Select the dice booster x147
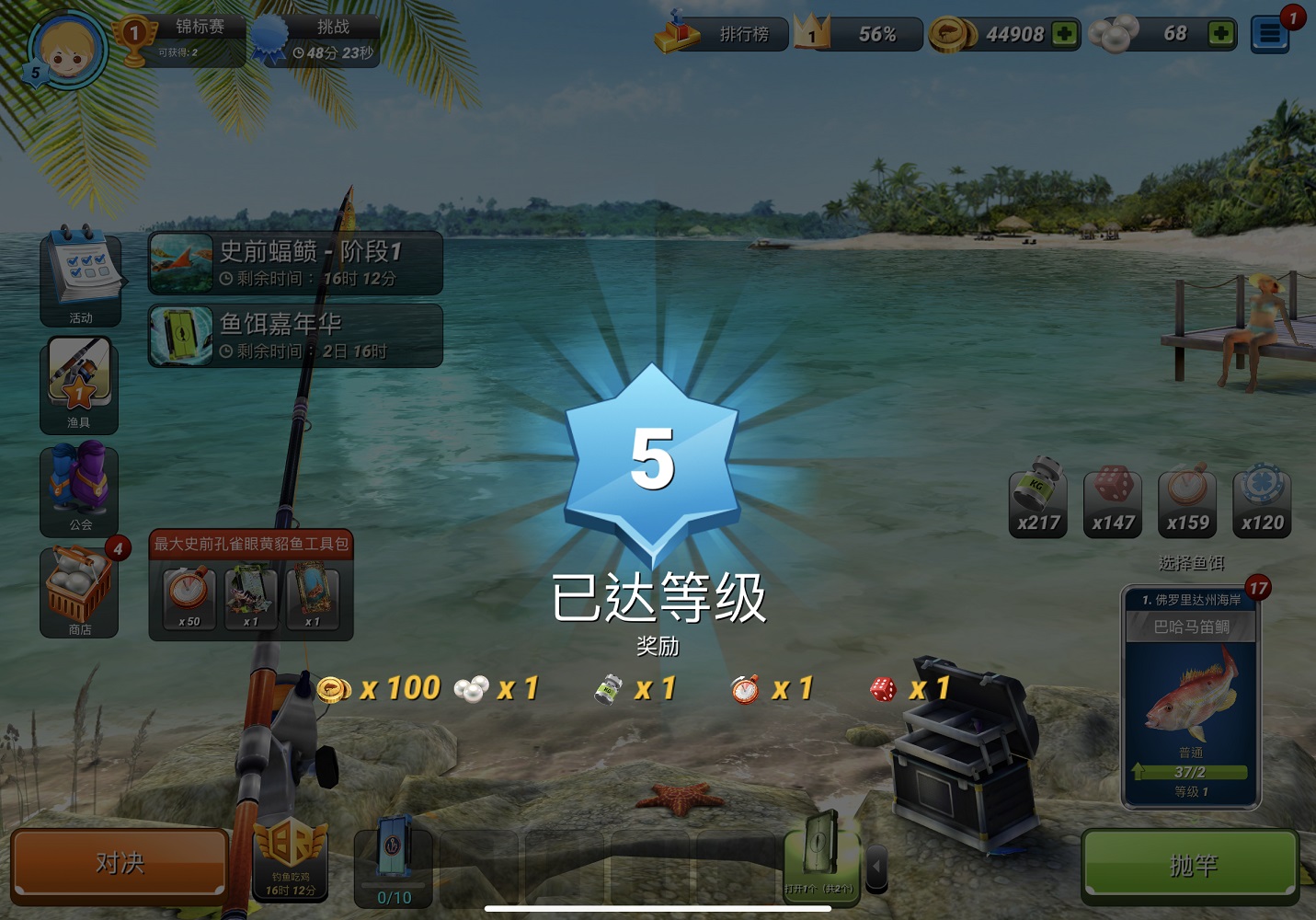The image size is (1316, 920). pos(1113,501)
